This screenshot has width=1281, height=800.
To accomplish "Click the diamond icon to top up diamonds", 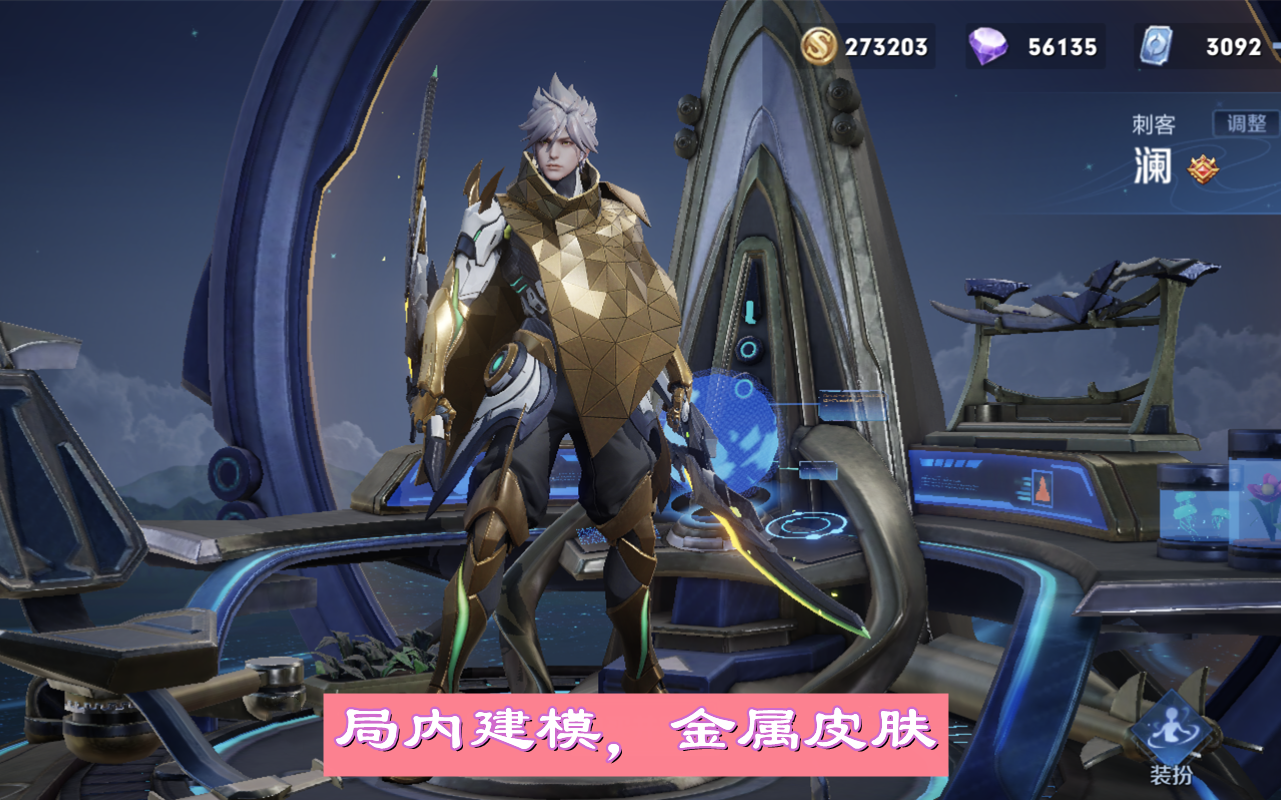I will pos(986,45).
